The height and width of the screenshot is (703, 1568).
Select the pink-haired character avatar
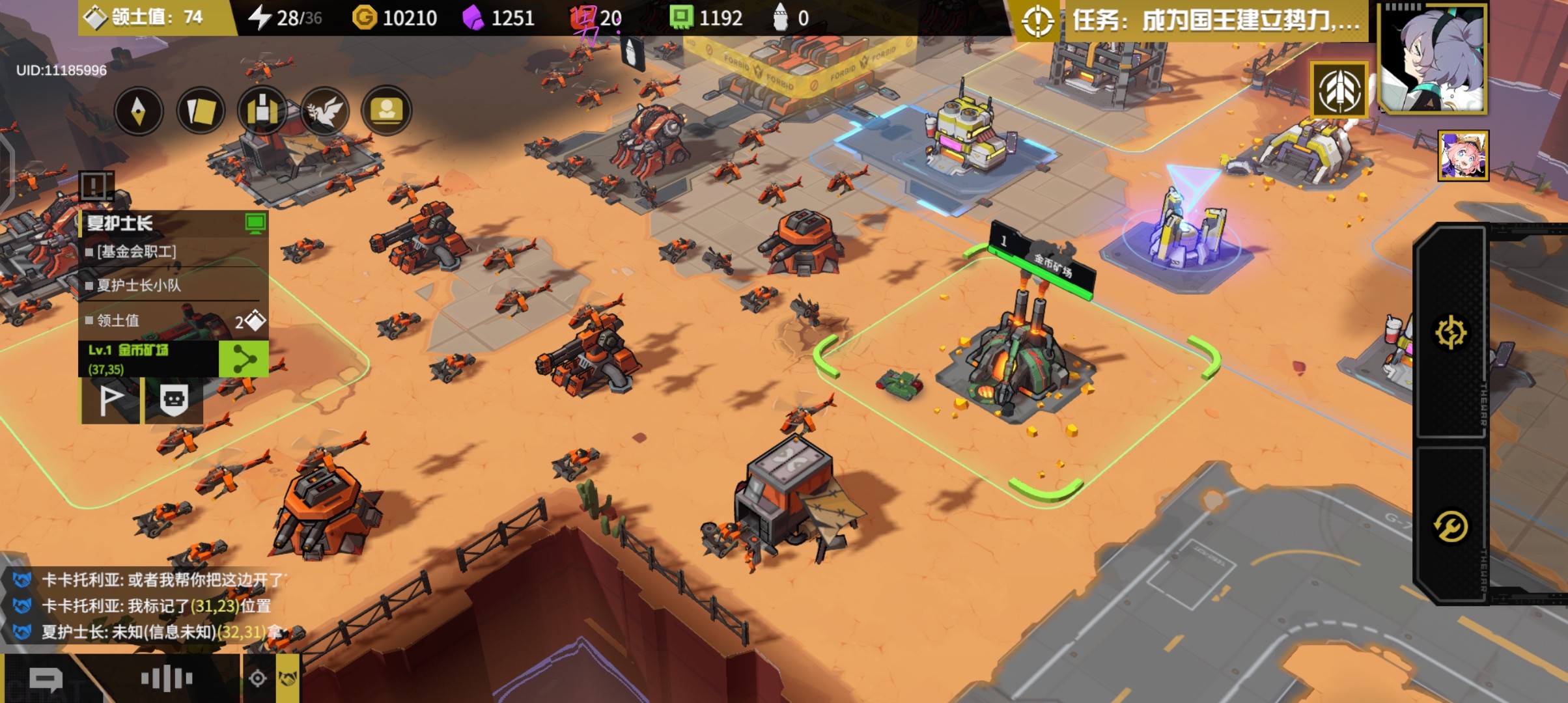tap(1463, 156)
